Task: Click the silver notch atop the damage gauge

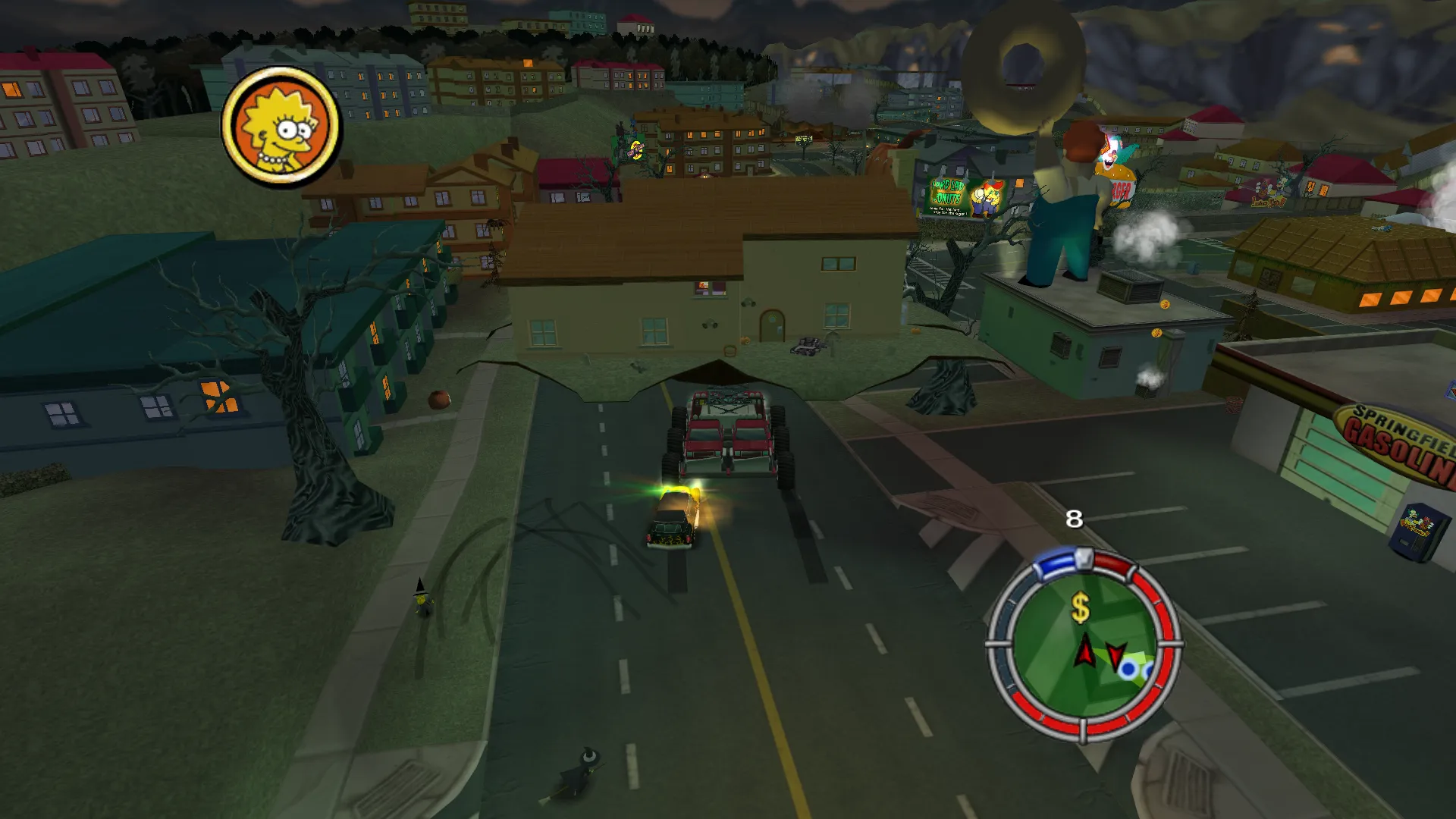Action: click(1084, 558)
